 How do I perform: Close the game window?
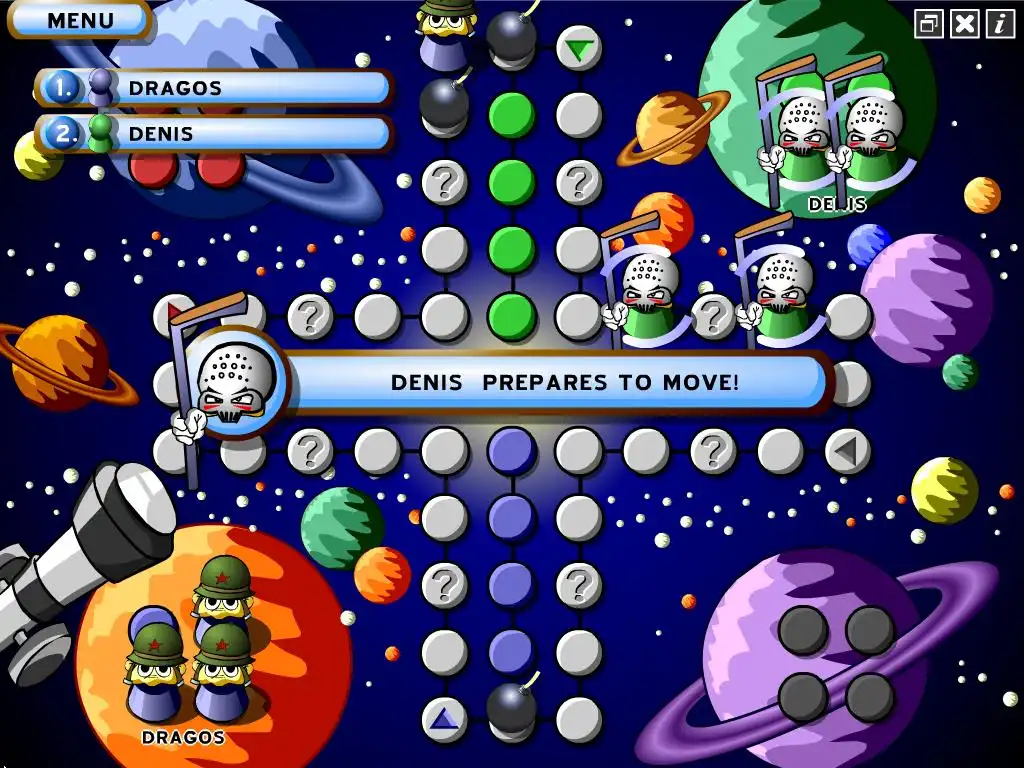point(965,24)
